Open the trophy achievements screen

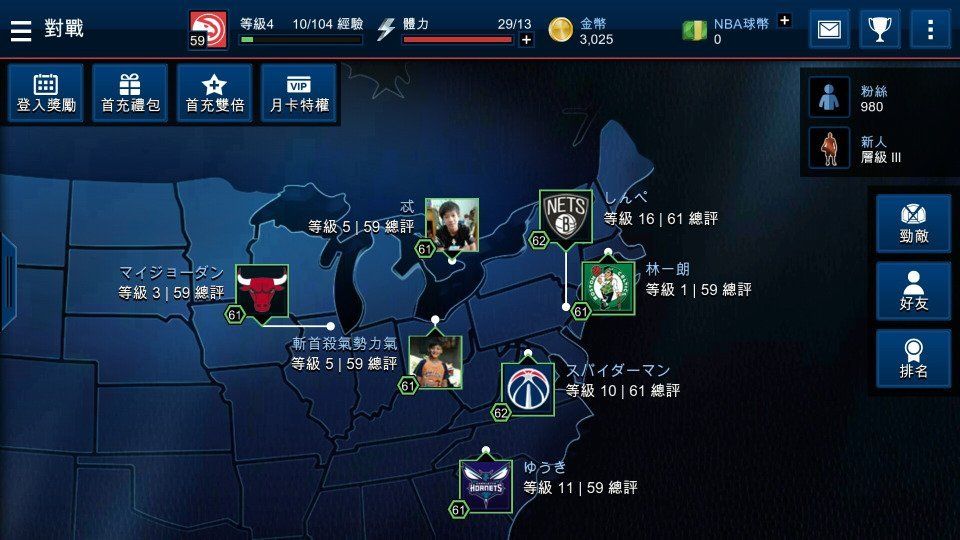tap(880, 30)
